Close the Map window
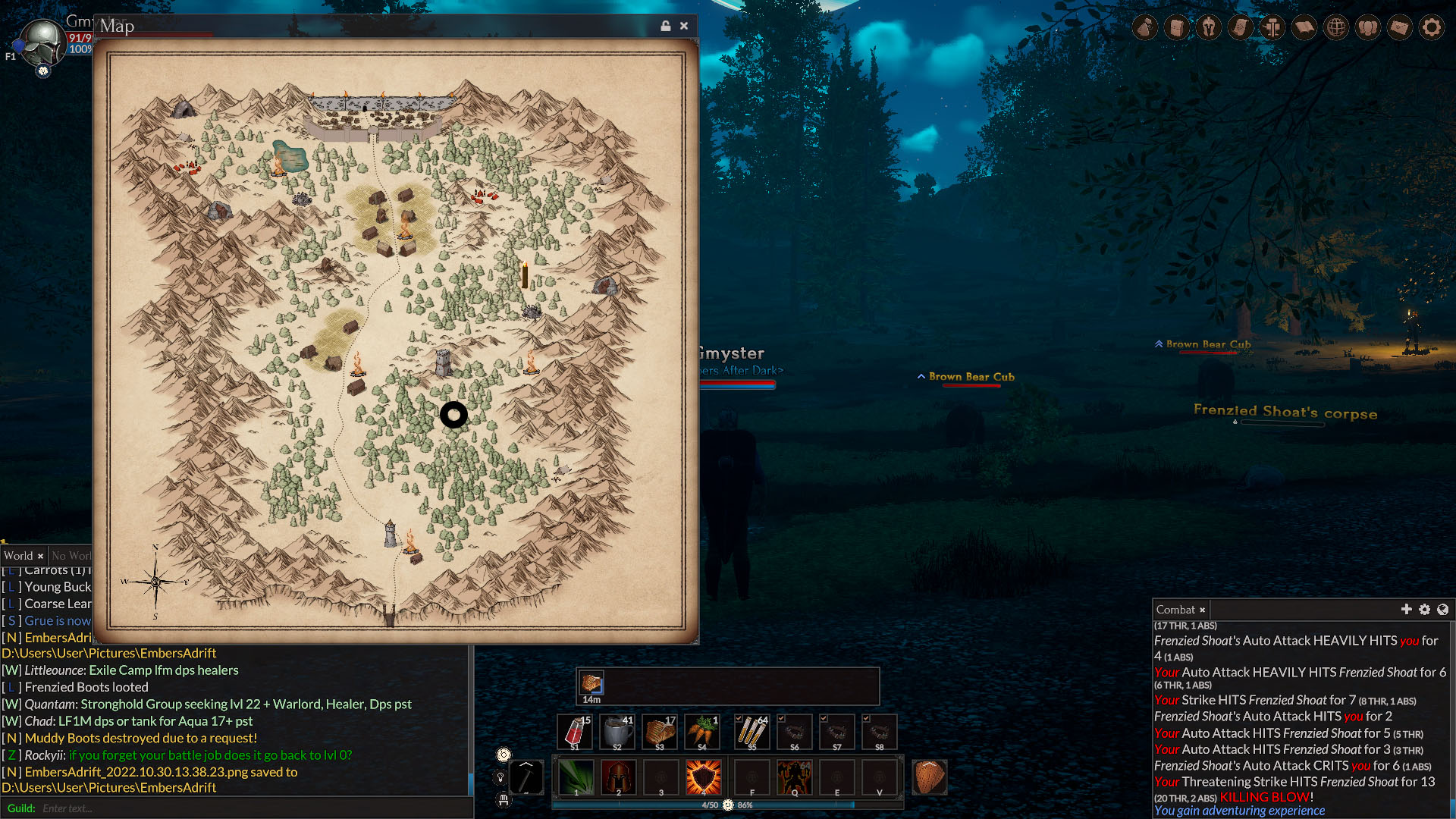The width and height of the screenshot is (1456, 819). click(x=684, y=26)
